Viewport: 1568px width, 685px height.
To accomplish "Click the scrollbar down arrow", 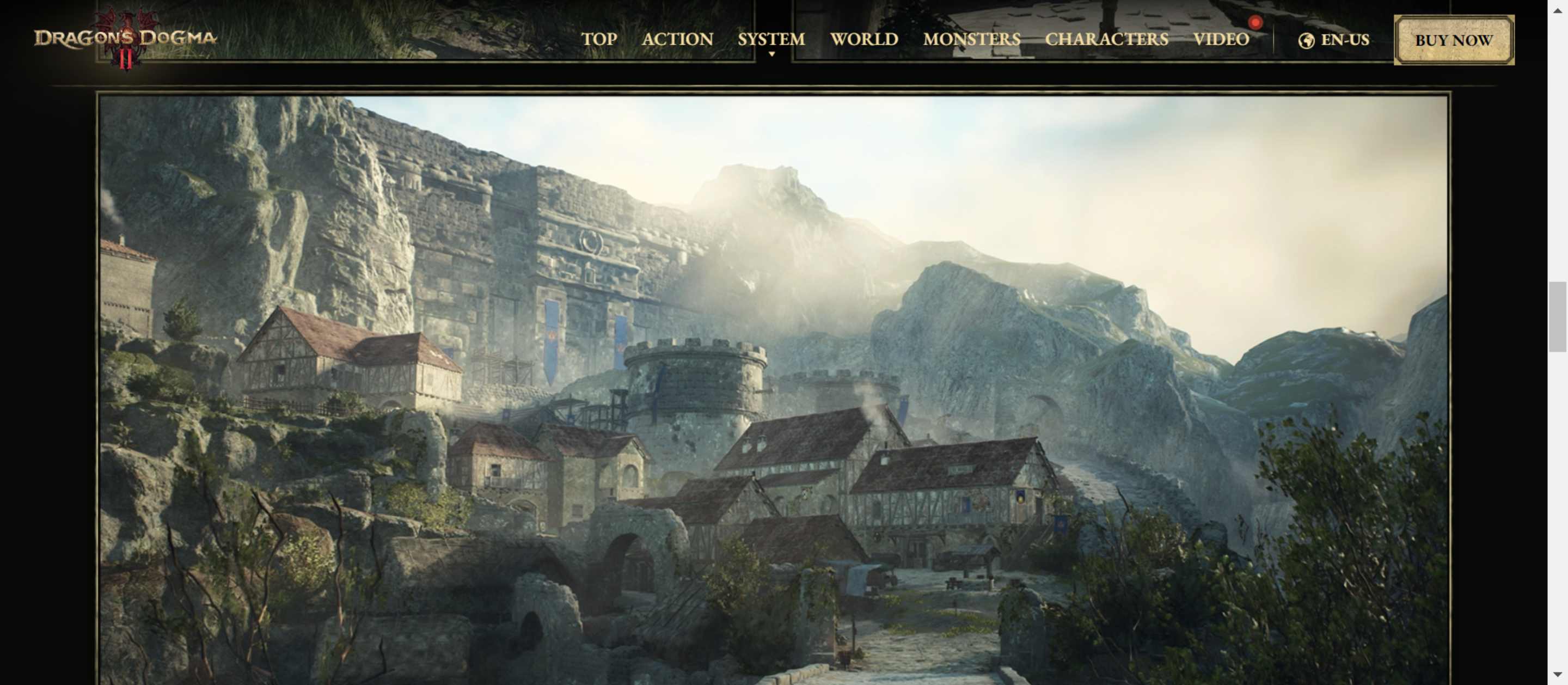I will (1558, 674).
